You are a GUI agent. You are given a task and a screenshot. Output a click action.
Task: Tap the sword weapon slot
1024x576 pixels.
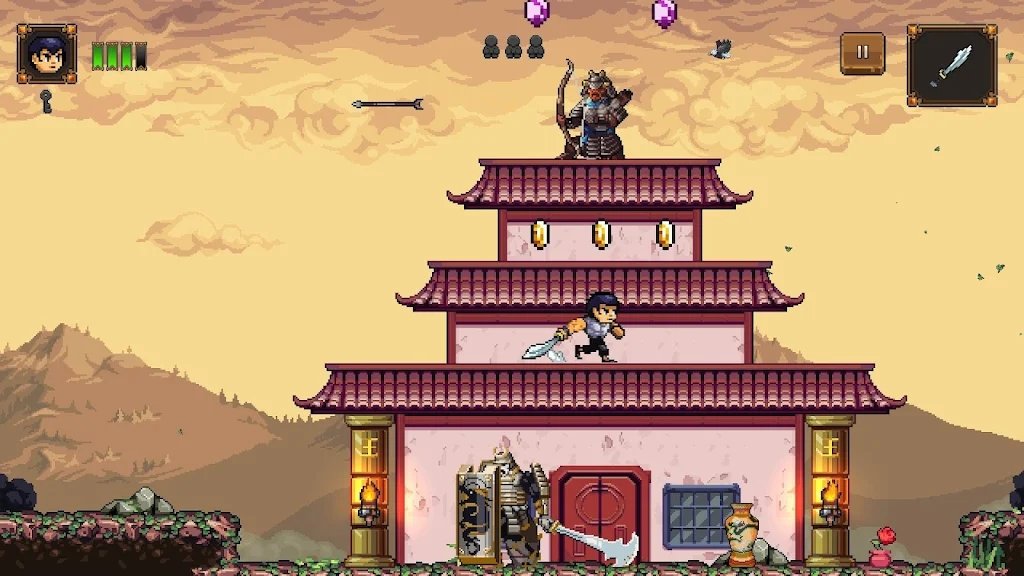point(951,65)
